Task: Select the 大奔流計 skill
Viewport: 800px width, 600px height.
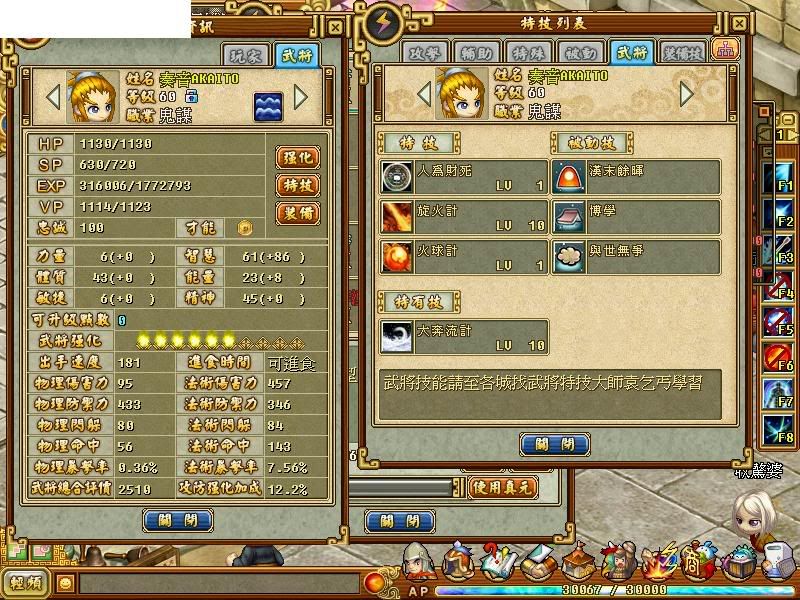Action: click(x=464, y=336)
